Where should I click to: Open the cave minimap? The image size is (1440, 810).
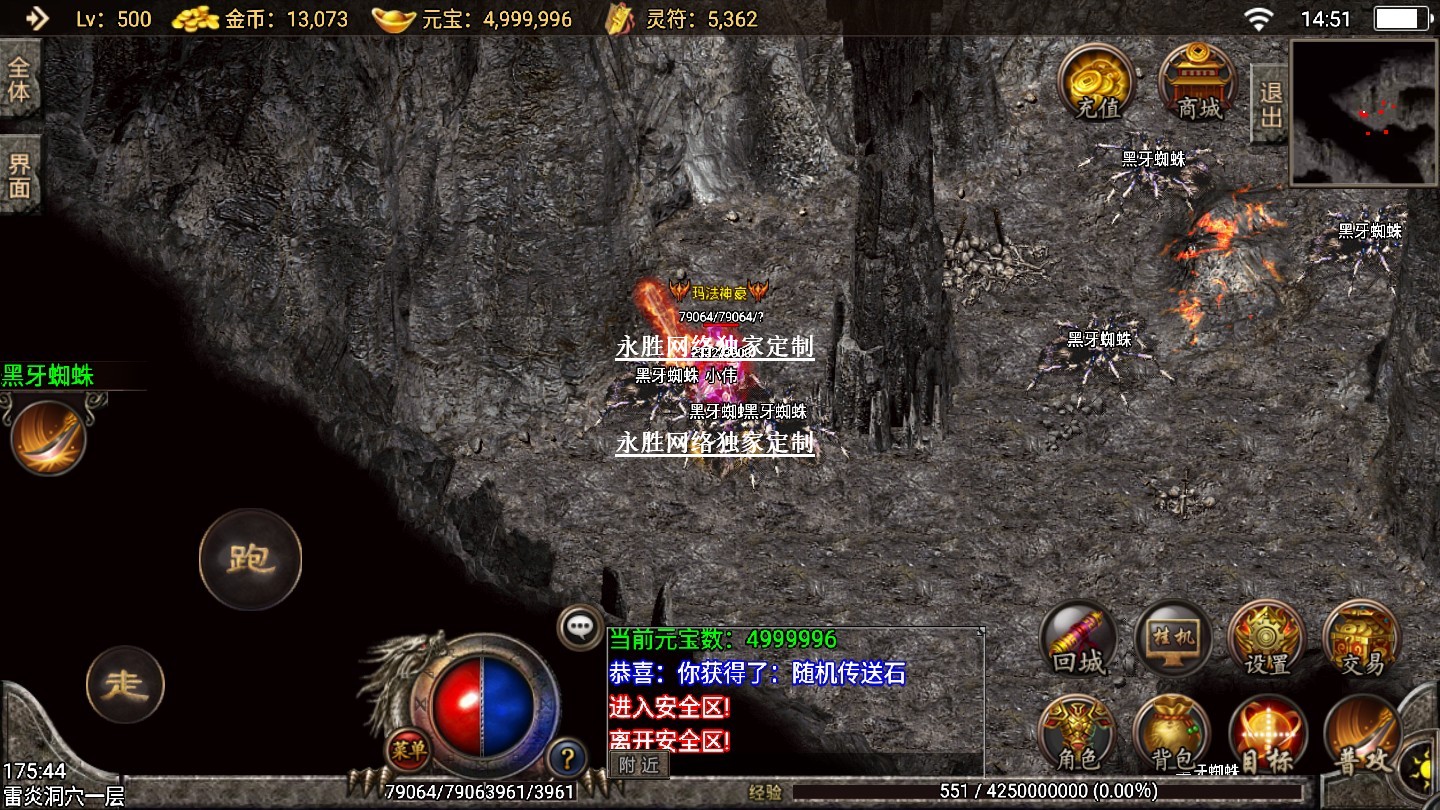coord(1363,112)
